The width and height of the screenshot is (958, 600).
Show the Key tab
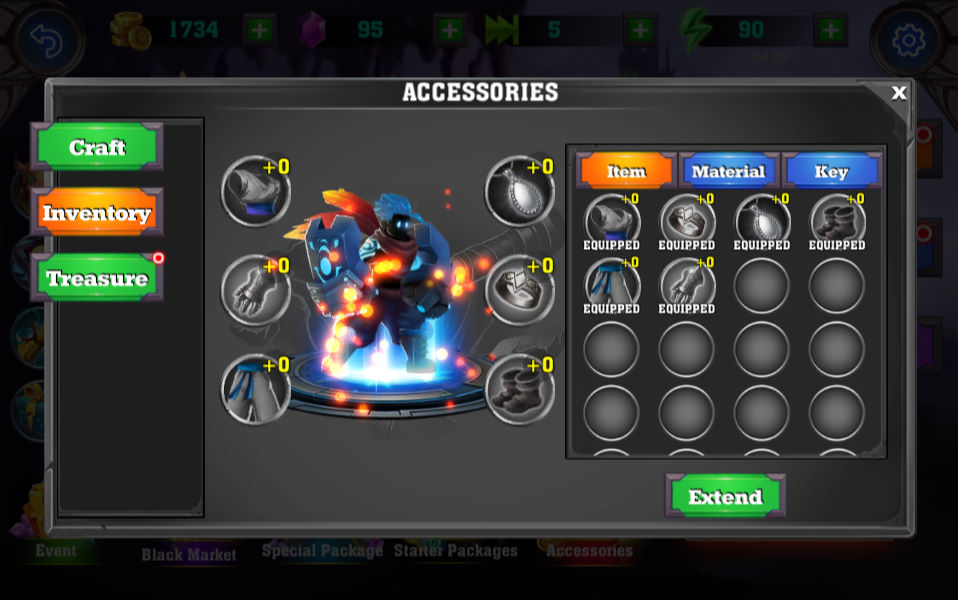(831, 171)
